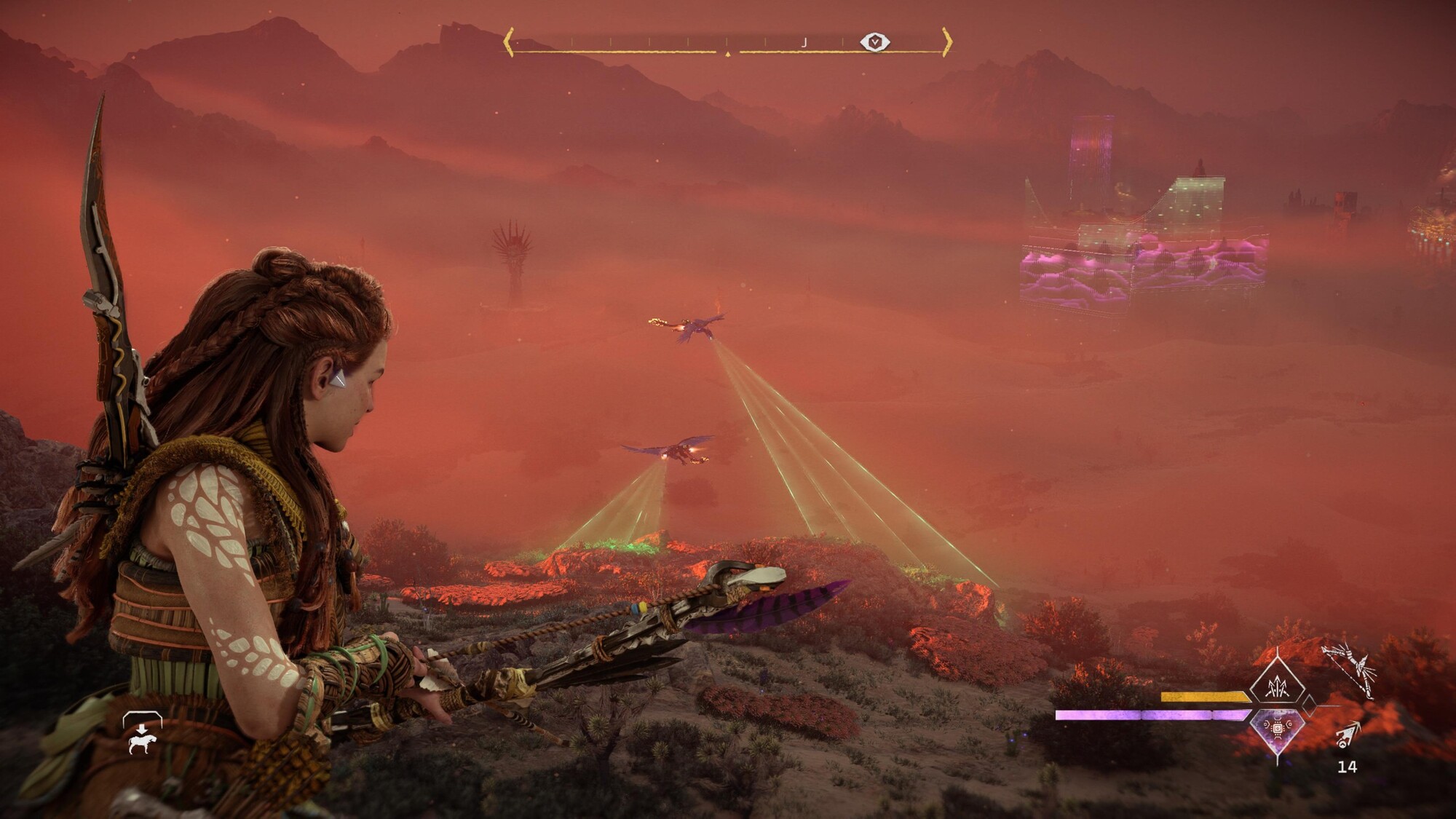The height and width of the screenshot is (819, 1456).
Task: Click the eye-shaped marker on the compass
Action: pos(874,42)
